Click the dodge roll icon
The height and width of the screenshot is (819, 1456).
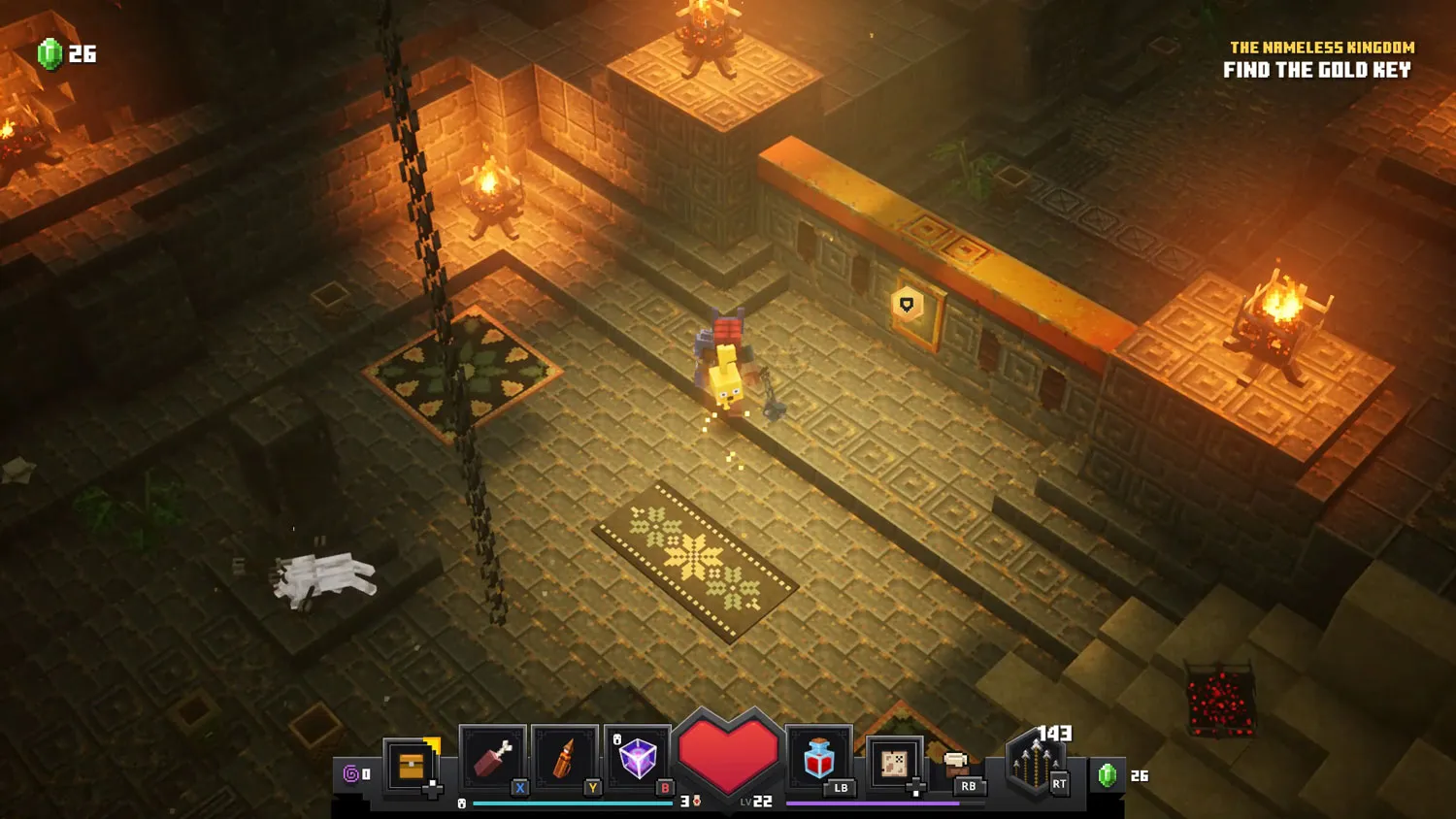(957, 763)
